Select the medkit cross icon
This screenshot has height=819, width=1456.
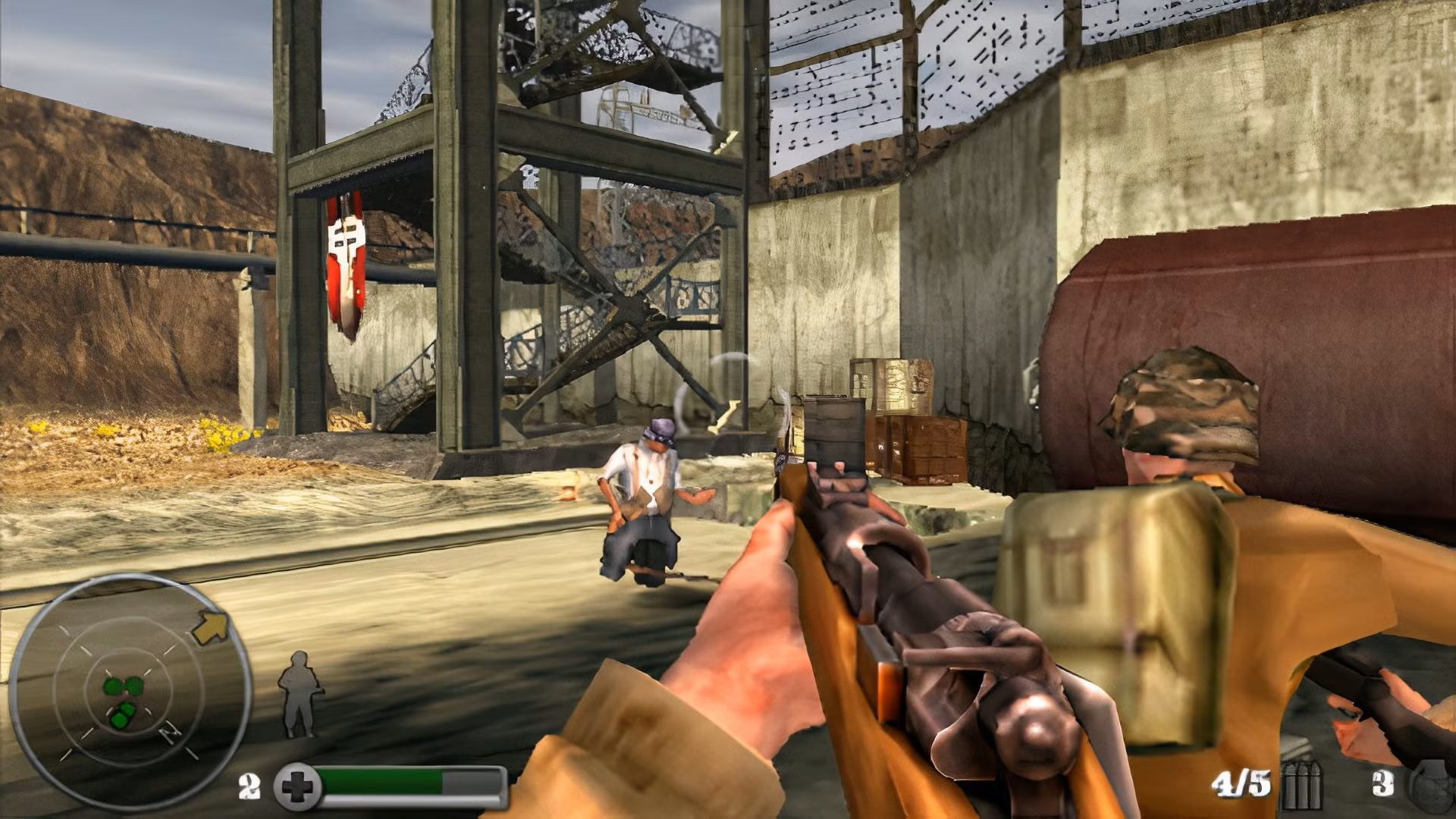294,786
